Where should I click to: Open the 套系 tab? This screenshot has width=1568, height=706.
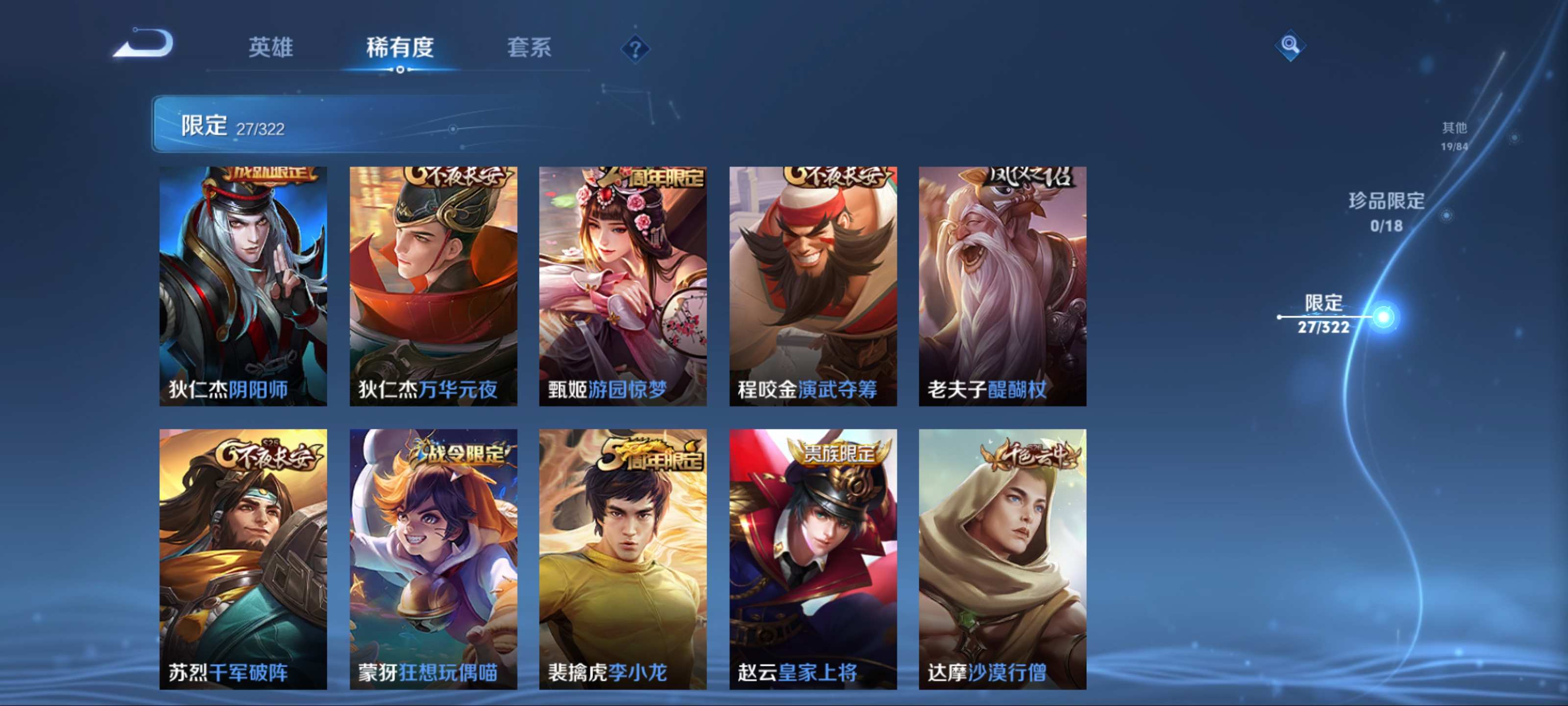click(x=529, y=48)
